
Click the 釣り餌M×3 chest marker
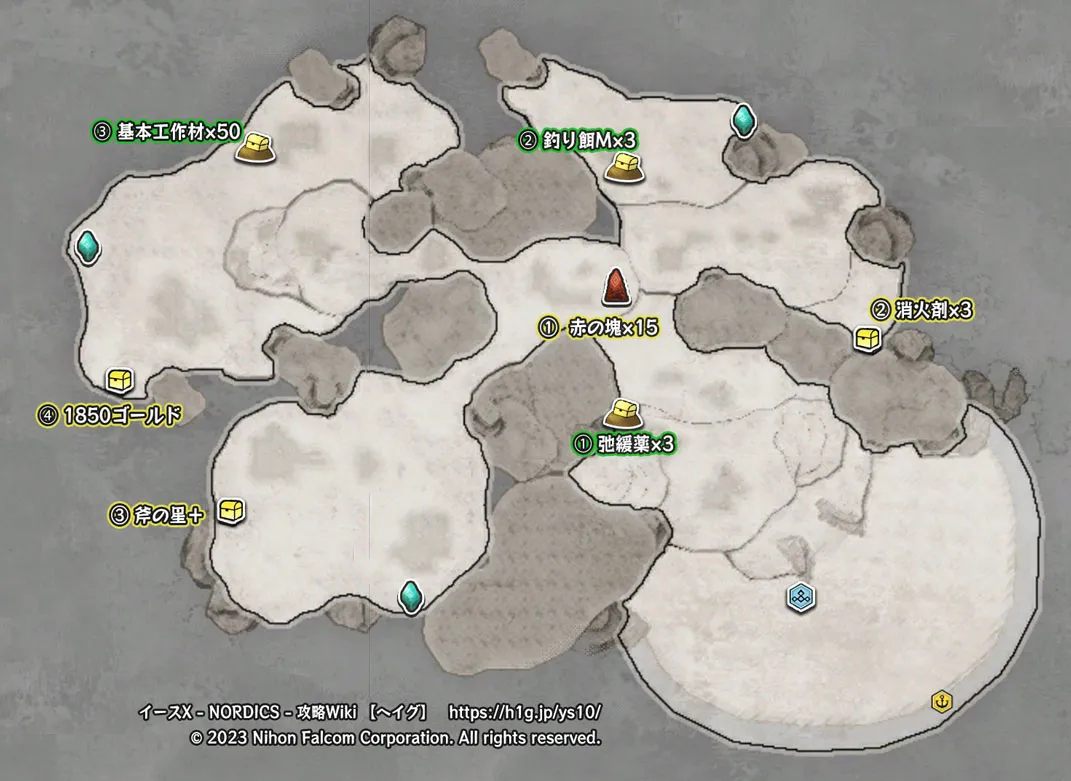[x=622, y=167]
